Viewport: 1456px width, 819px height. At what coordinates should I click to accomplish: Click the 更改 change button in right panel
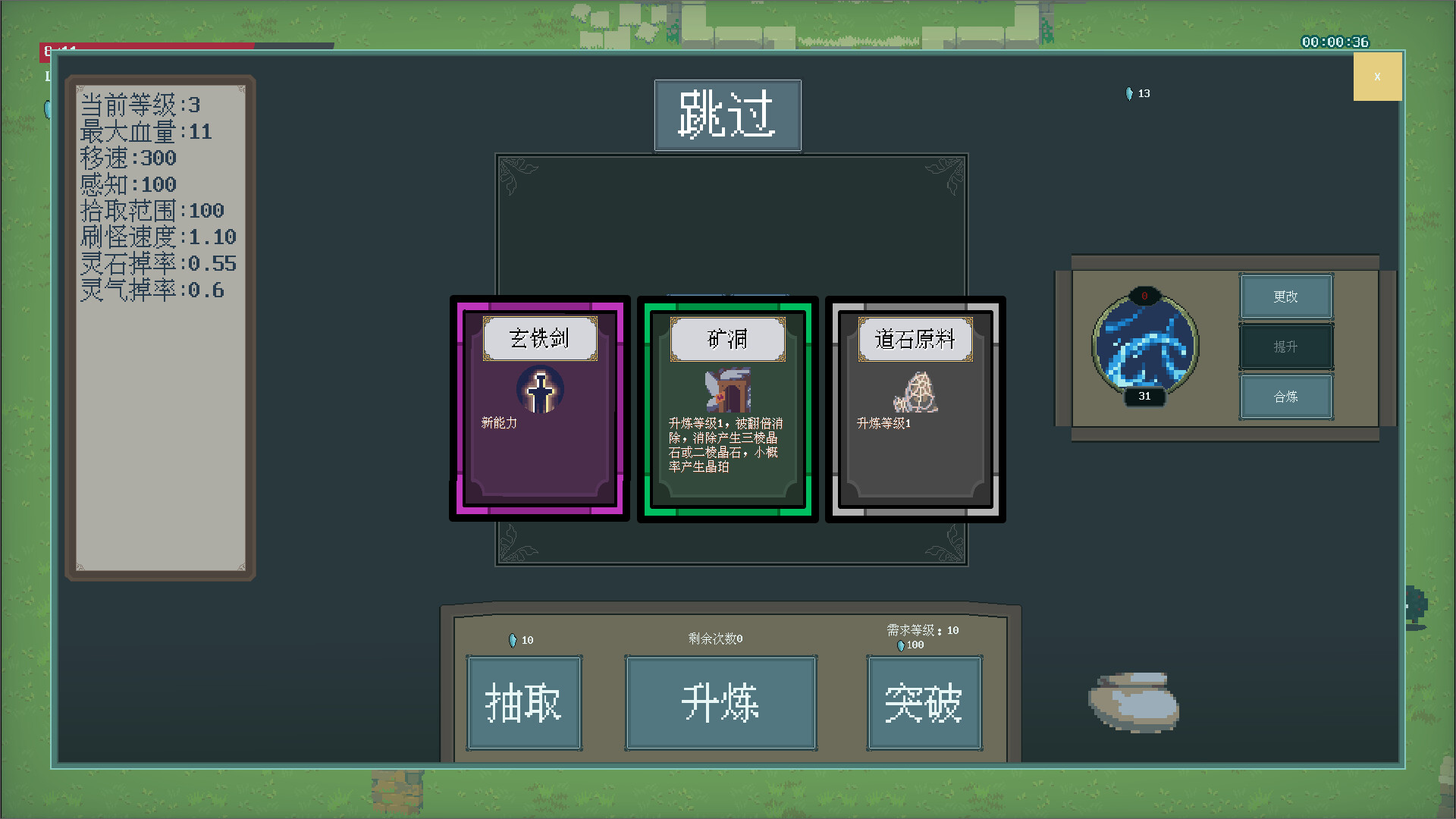[1285, 297]
